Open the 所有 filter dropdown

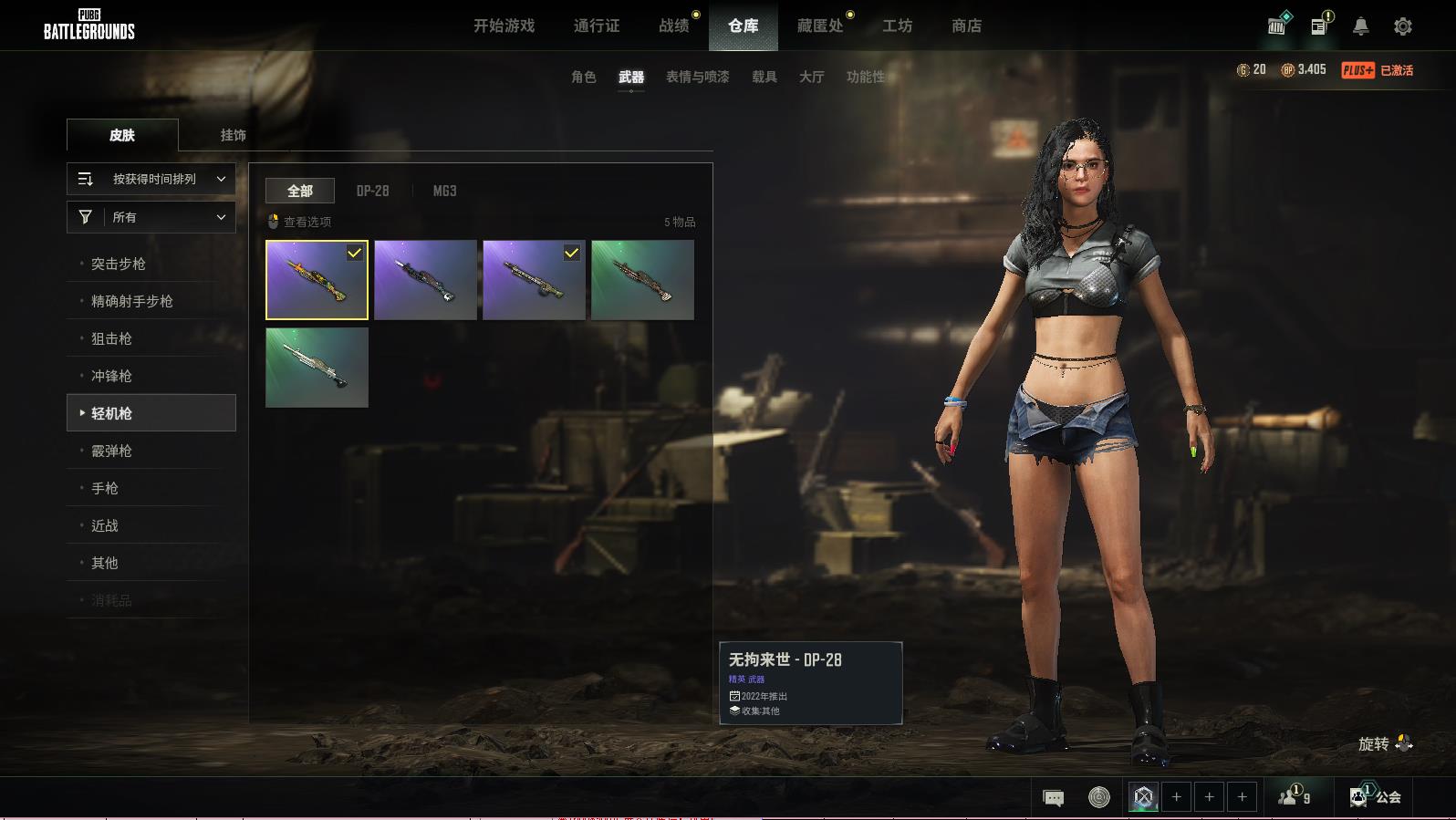[x=151, y=217]
